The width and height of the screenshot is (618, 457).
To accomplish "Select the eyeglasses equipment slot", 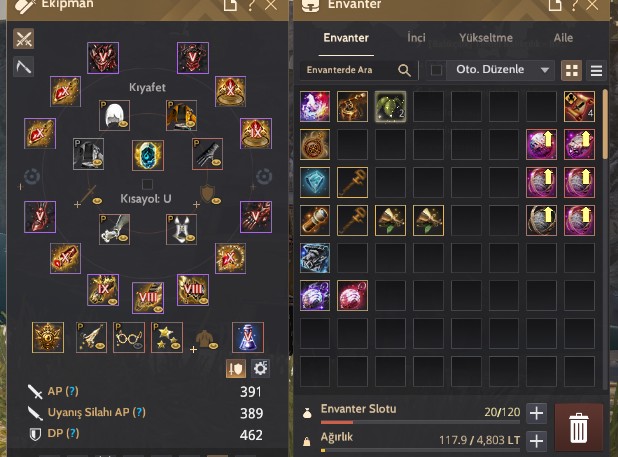I will [x=130, y=337].
